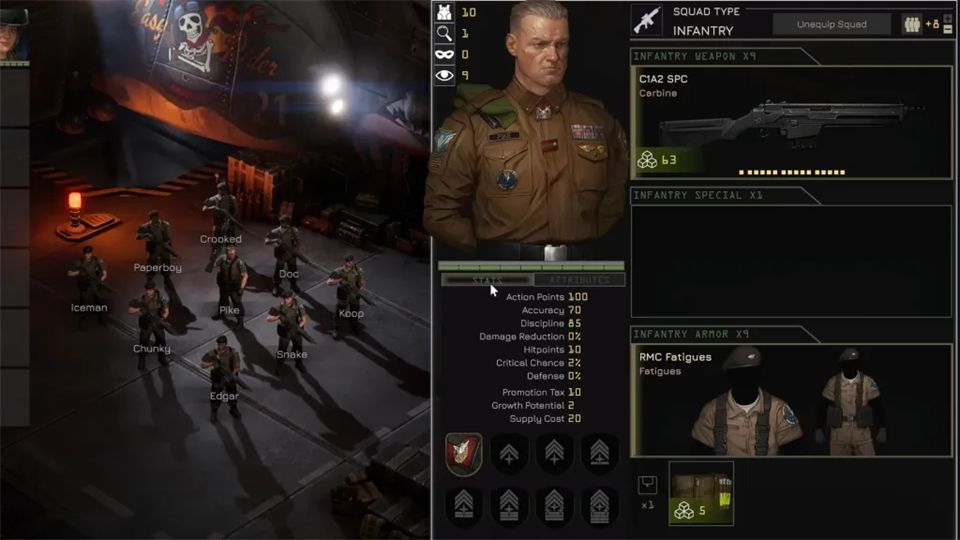
Task: Click the eye vision stat icon
Action: coord(445,75)
